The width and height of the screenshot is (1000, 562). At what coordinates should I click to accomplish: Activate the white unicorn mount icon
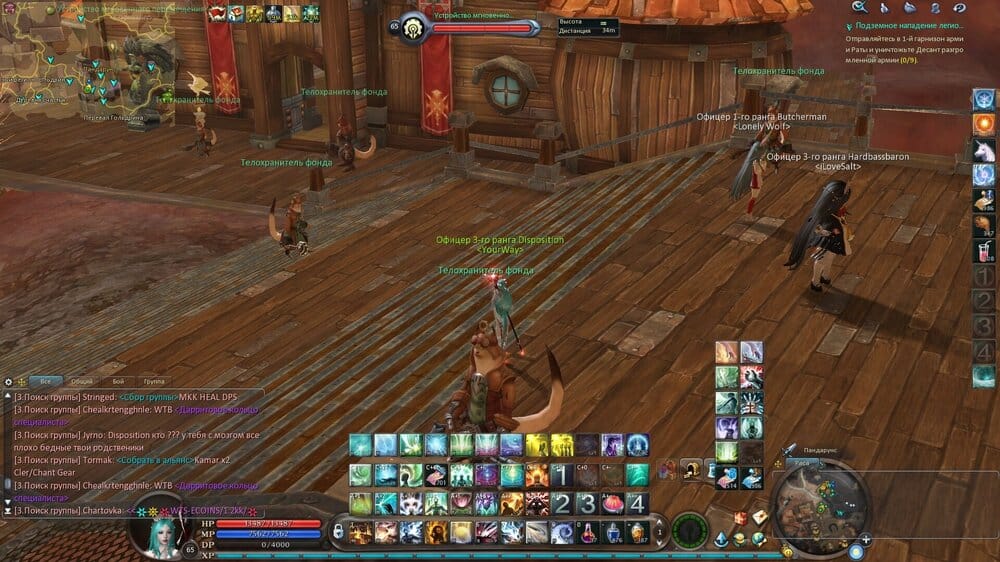(x=984, y=150)
